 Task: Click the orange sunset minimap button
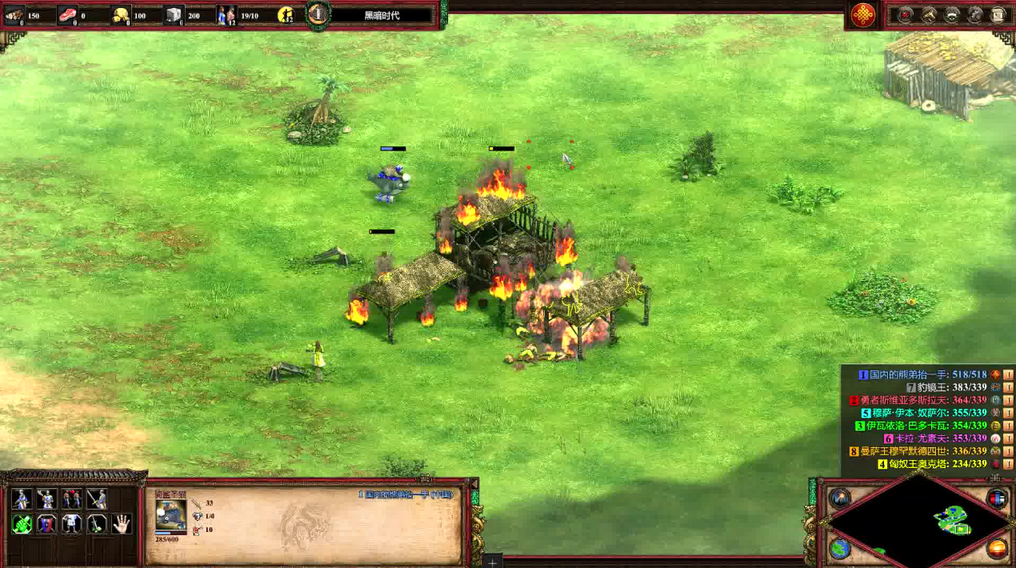[997, 547]
